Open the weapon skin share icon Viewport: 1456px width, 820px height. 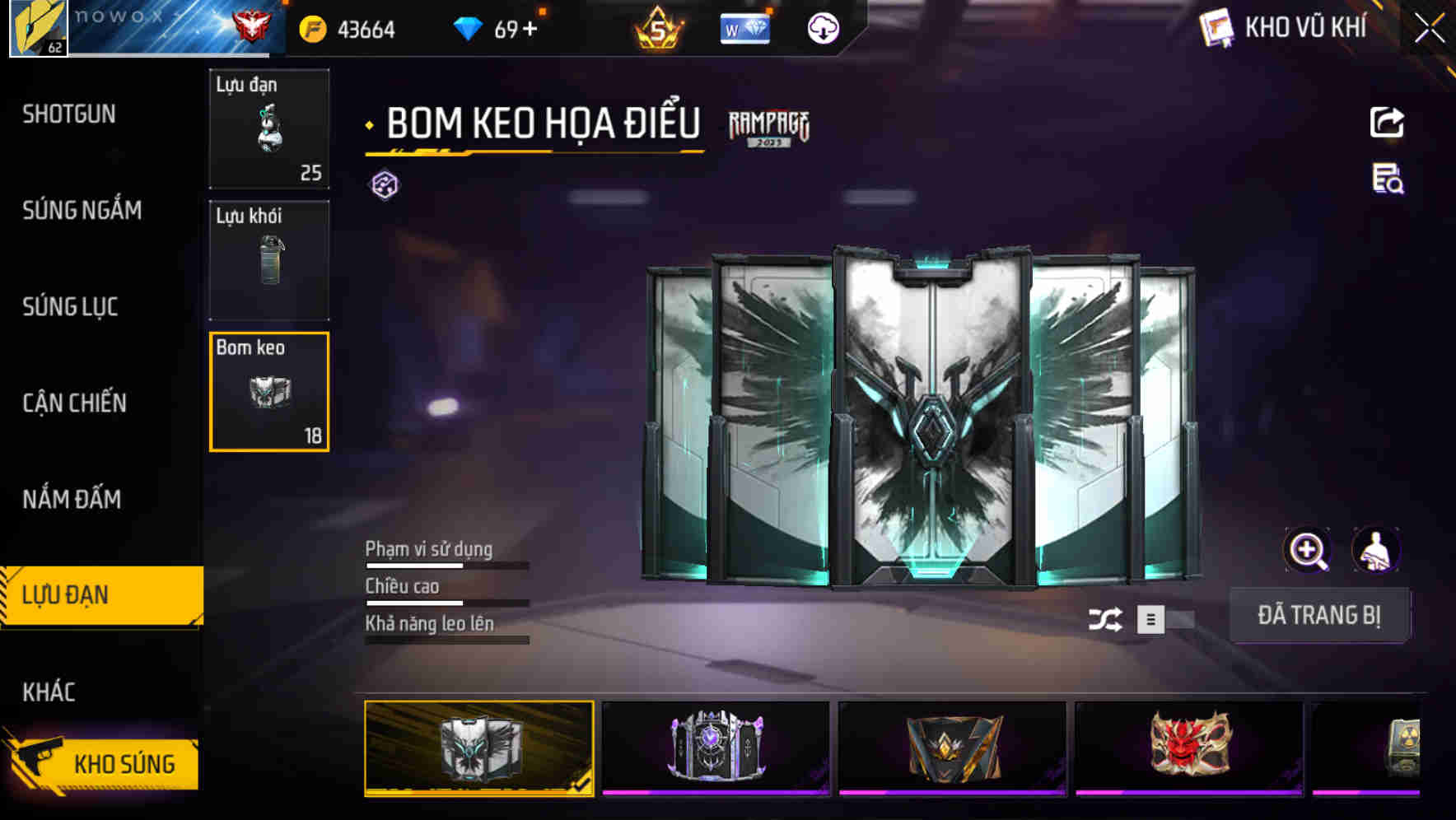pyautogui.click(x=1388, y=122)
